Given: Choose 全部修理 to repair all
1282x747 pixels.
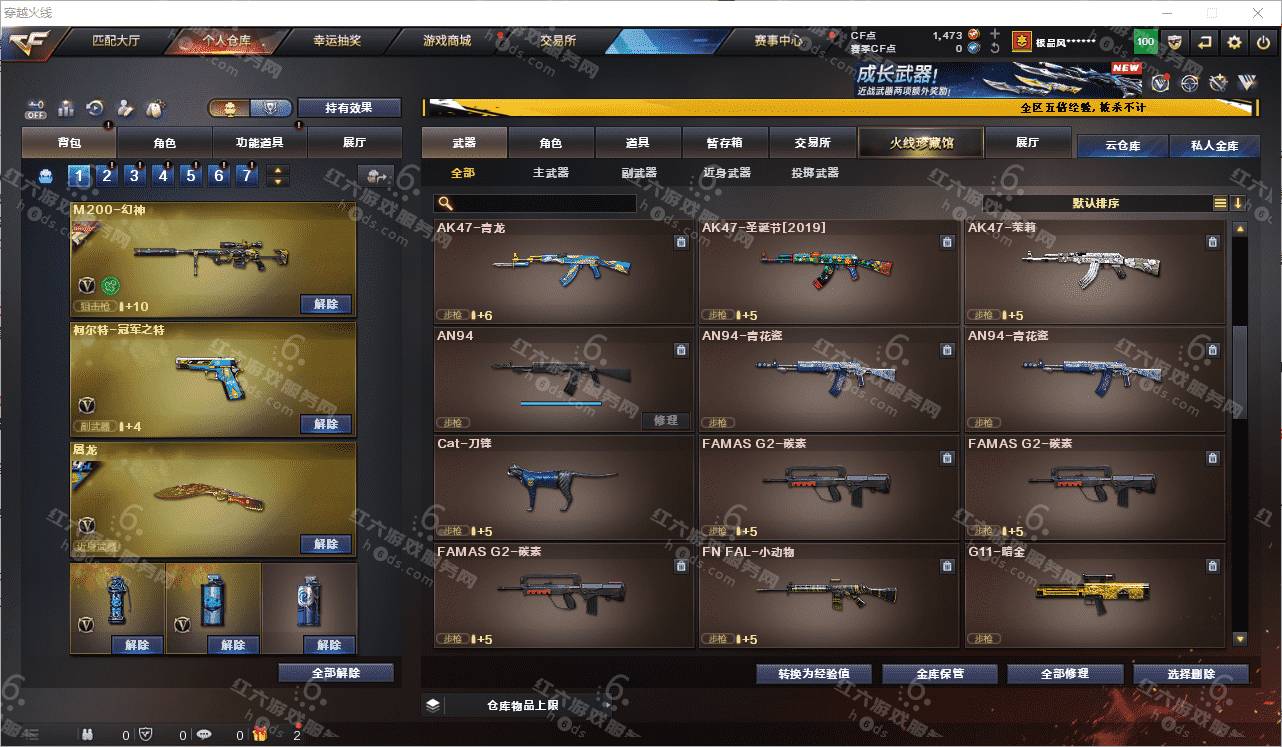Looking at the screenshot, I should pos(1064,674).
